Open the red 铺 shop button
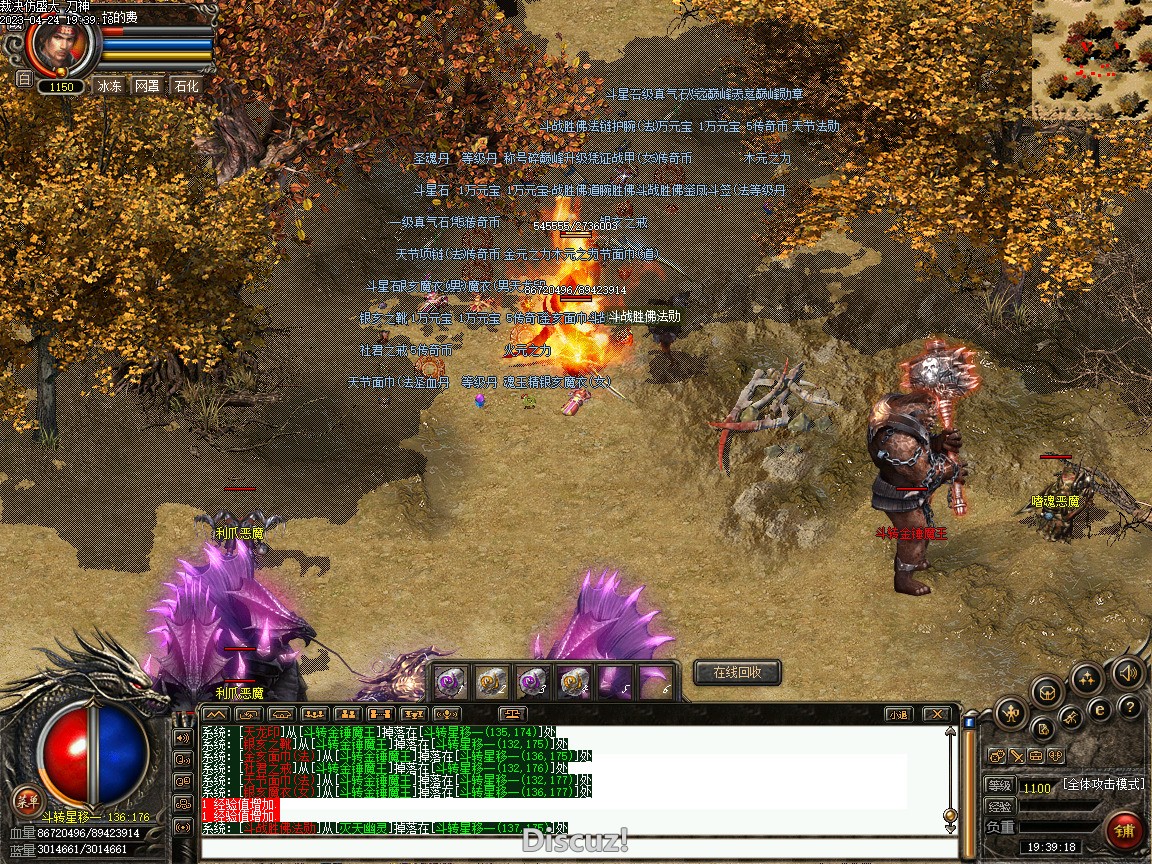 tap(1125, 830)
